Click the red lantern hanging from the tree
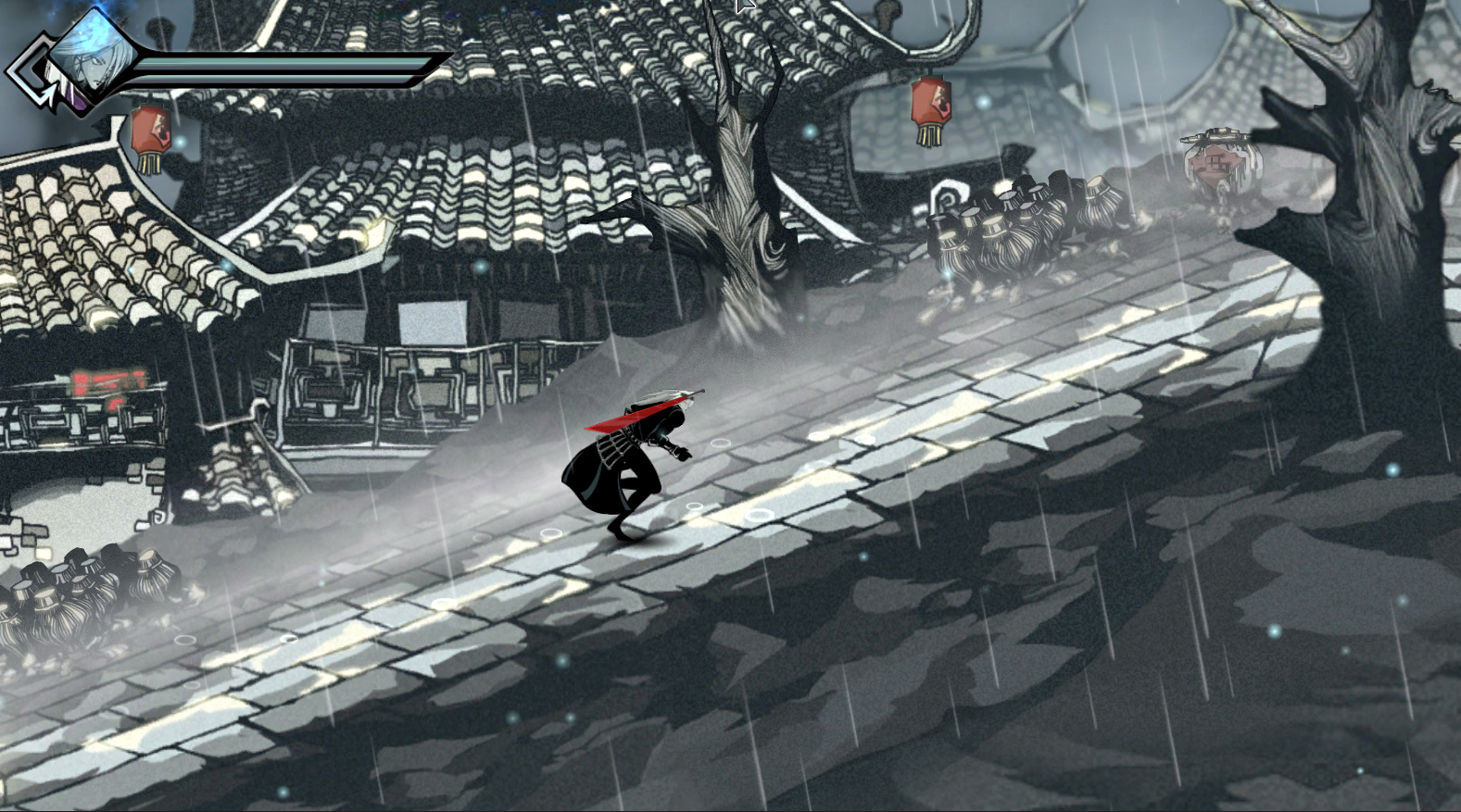This screenshot has height=812, width=1461. pos(931,102)
